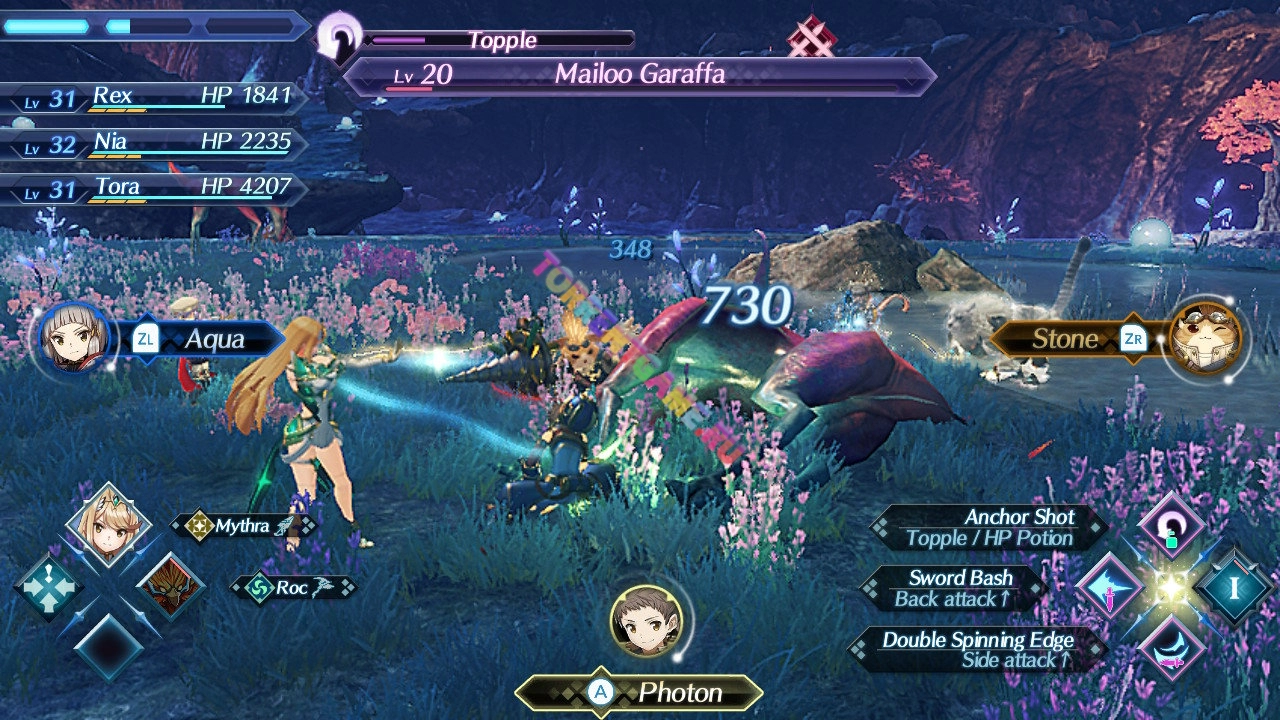
Task: Choose the four-arrow blade switch icon
Action: coord(47,587)
